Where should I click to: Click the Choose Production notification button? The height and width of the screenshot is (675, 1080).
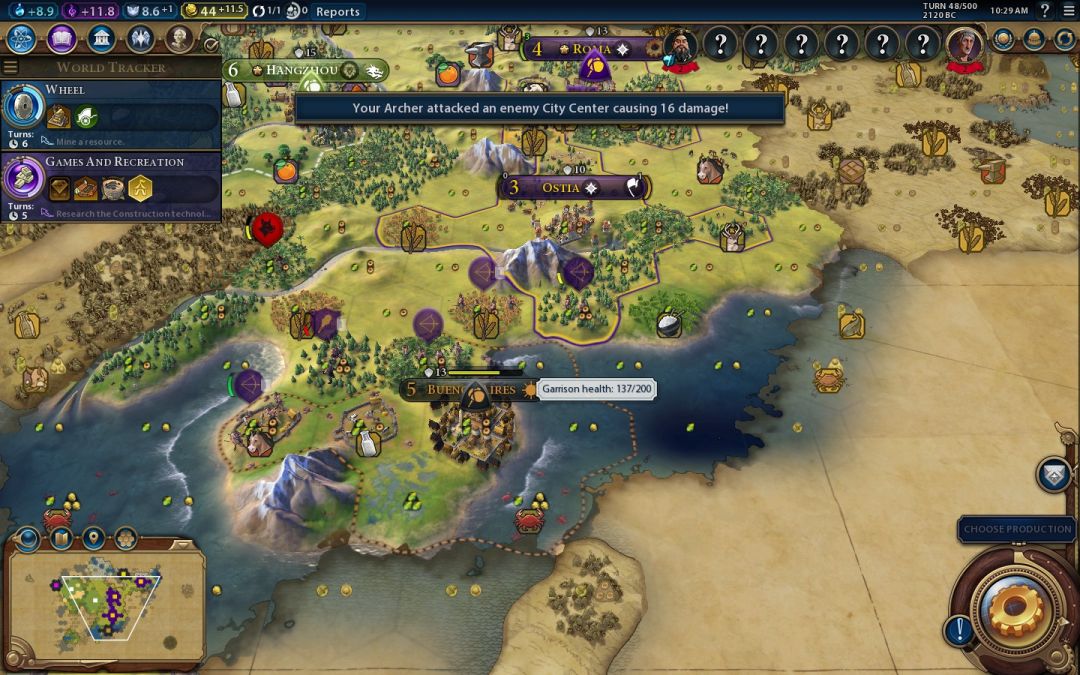tap(1017, 529)
